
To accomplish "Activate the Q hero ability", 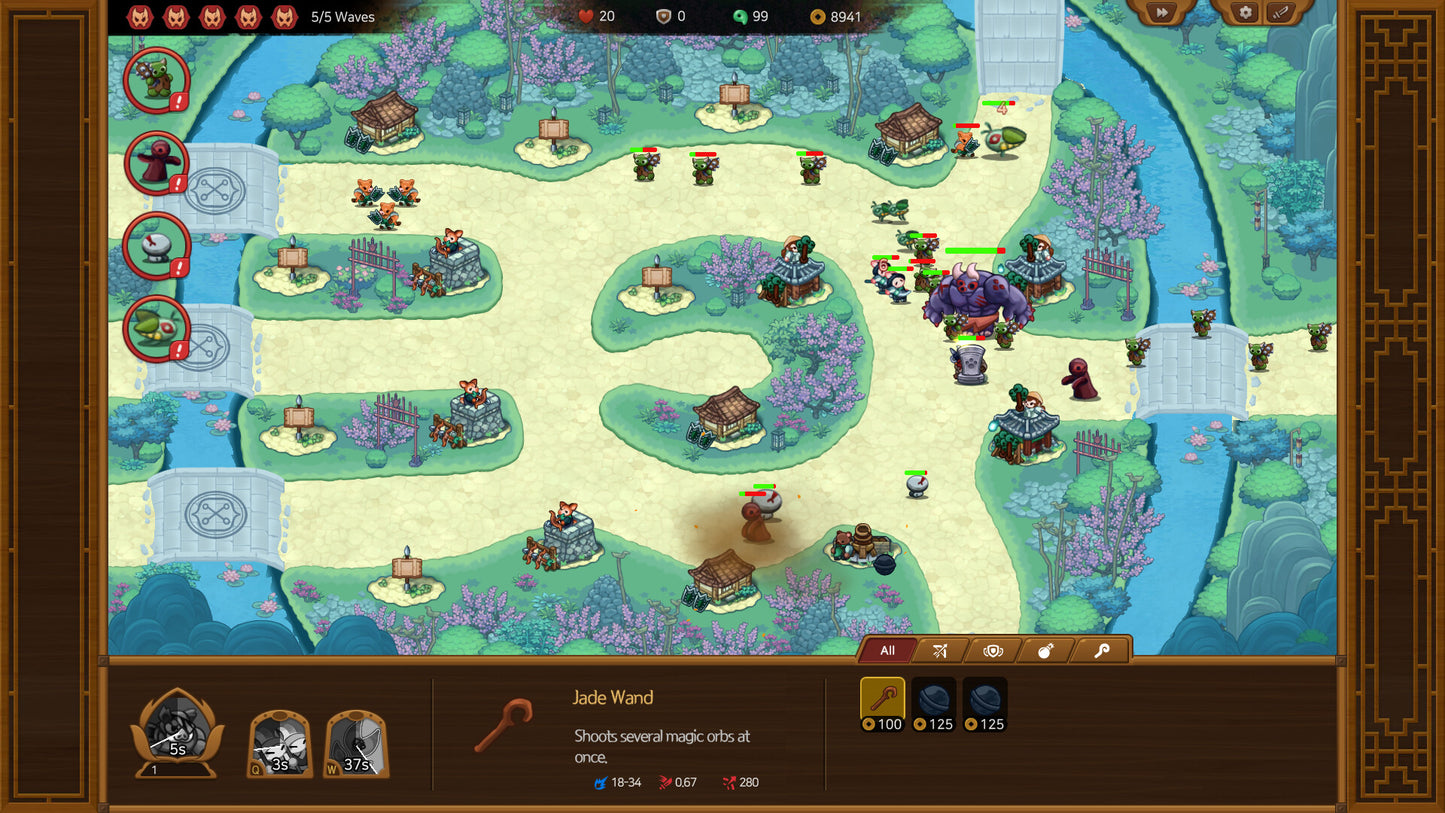I will pos(280,743).
